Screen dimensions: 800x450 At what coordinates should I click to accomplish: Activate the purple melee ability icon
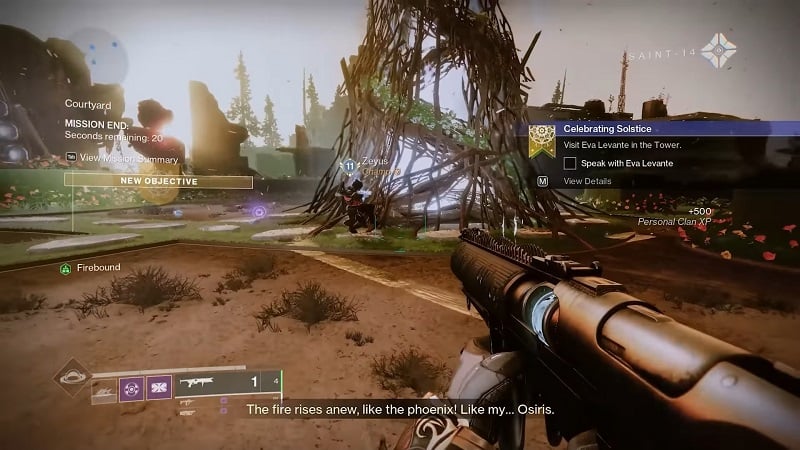(x=132, y=387)
